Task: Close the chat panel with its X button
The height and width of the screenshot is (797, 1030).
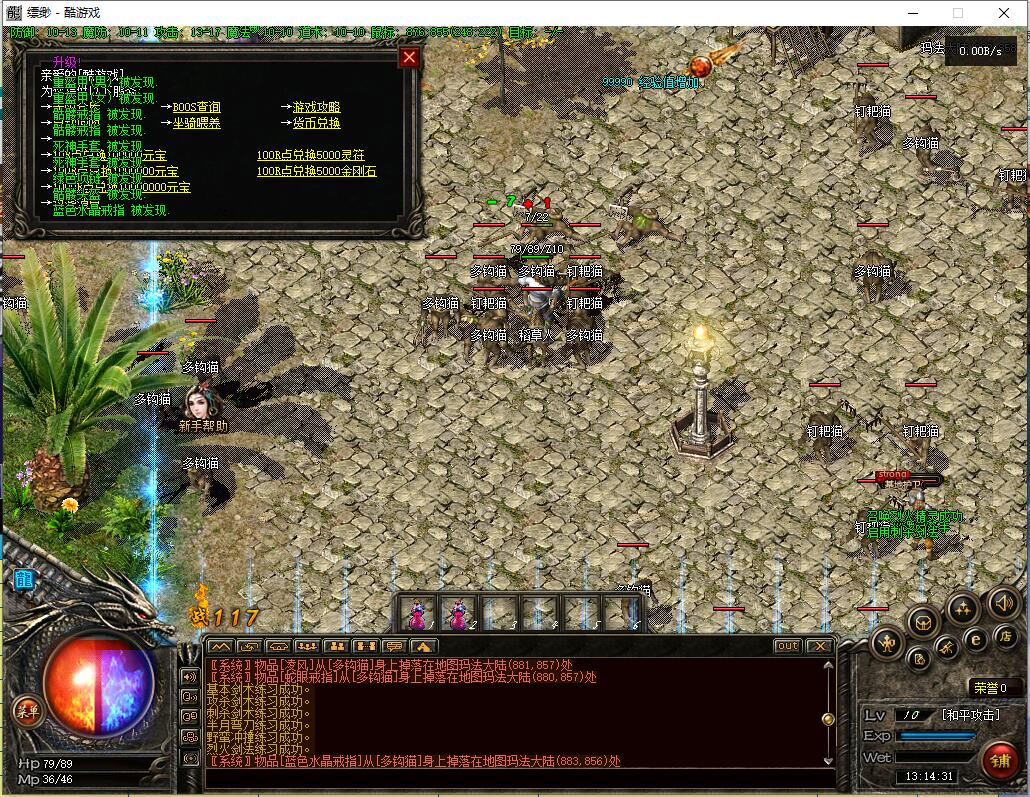Action: pyautogui.click(x=819, y=646)
